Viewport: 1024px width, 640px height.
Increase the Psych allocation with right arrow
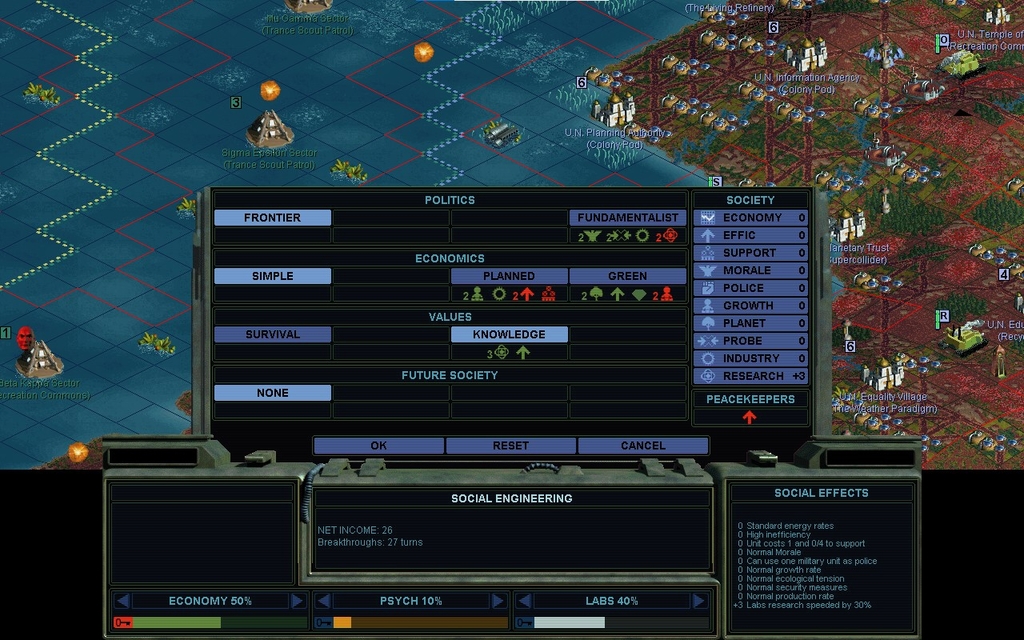click(498, 601)
